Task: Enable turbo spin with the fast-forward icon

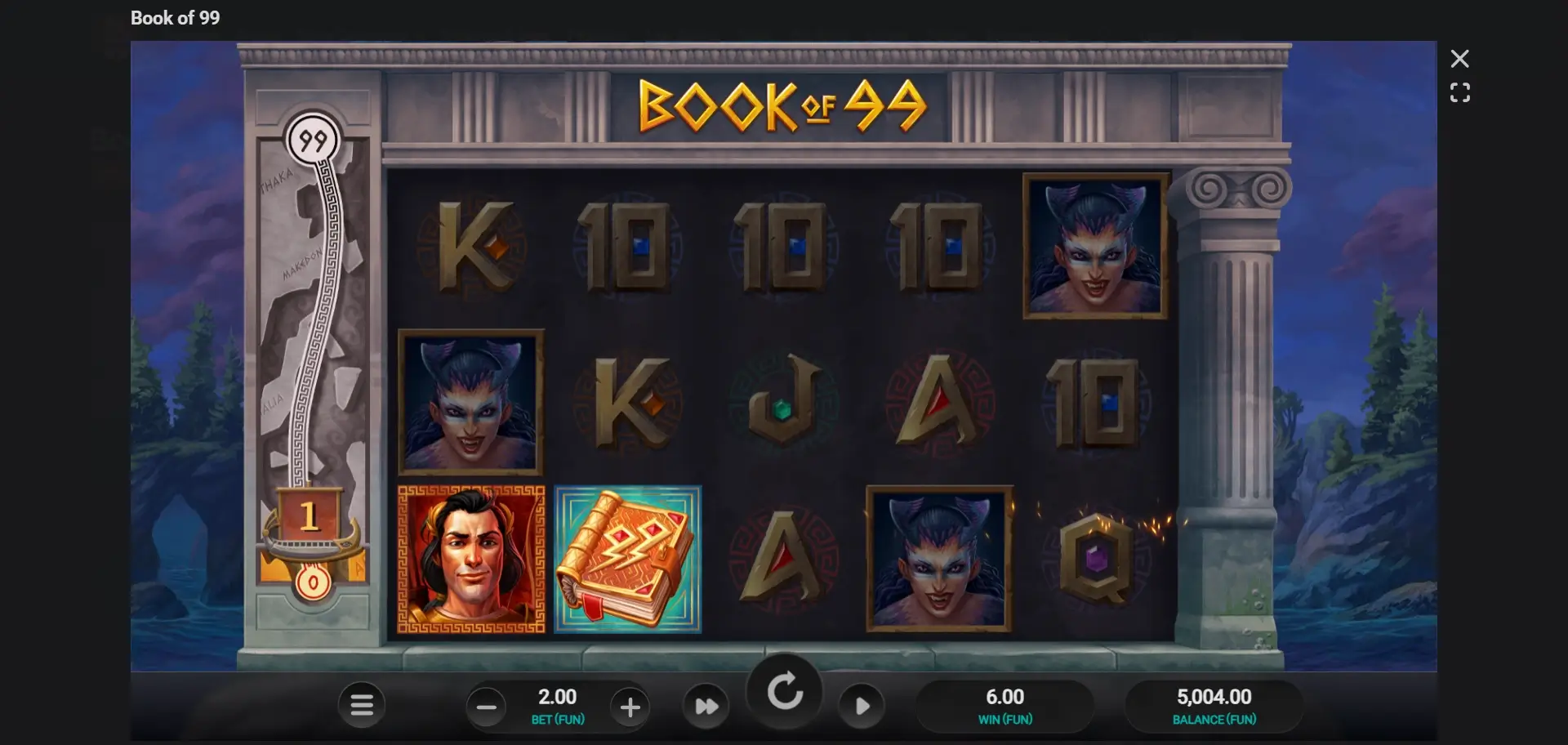Action: pos(707,704)
